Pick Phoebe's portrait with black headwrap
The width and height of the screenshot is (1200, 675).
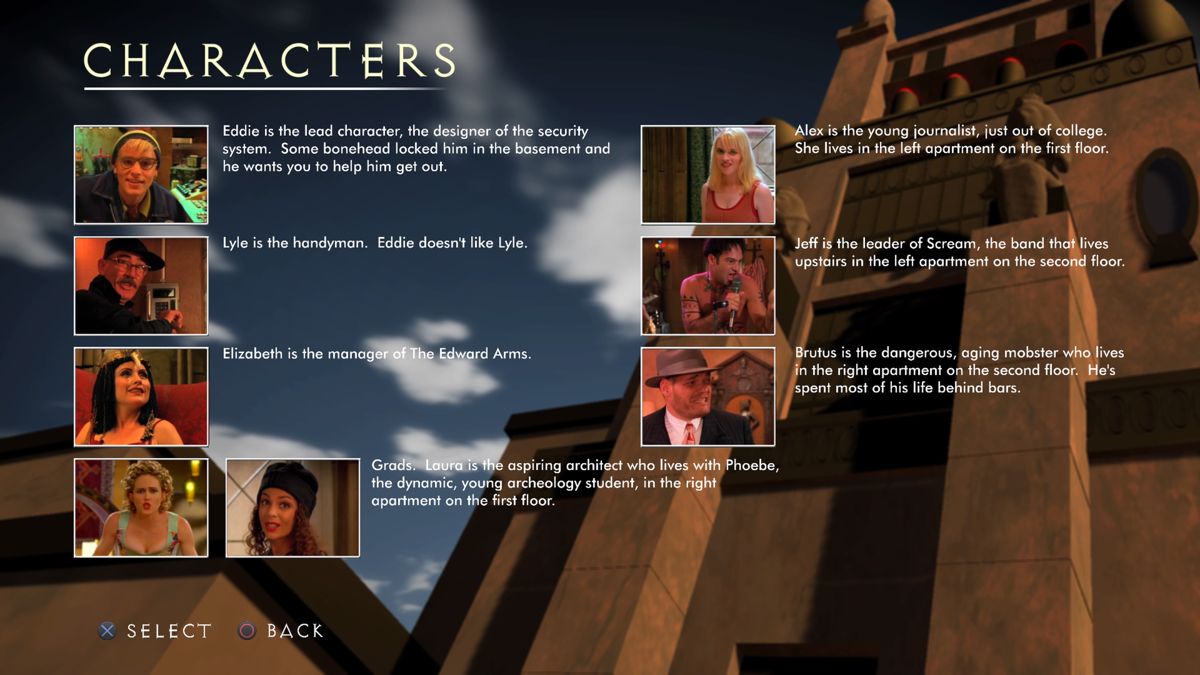click(x=293, y=507)
